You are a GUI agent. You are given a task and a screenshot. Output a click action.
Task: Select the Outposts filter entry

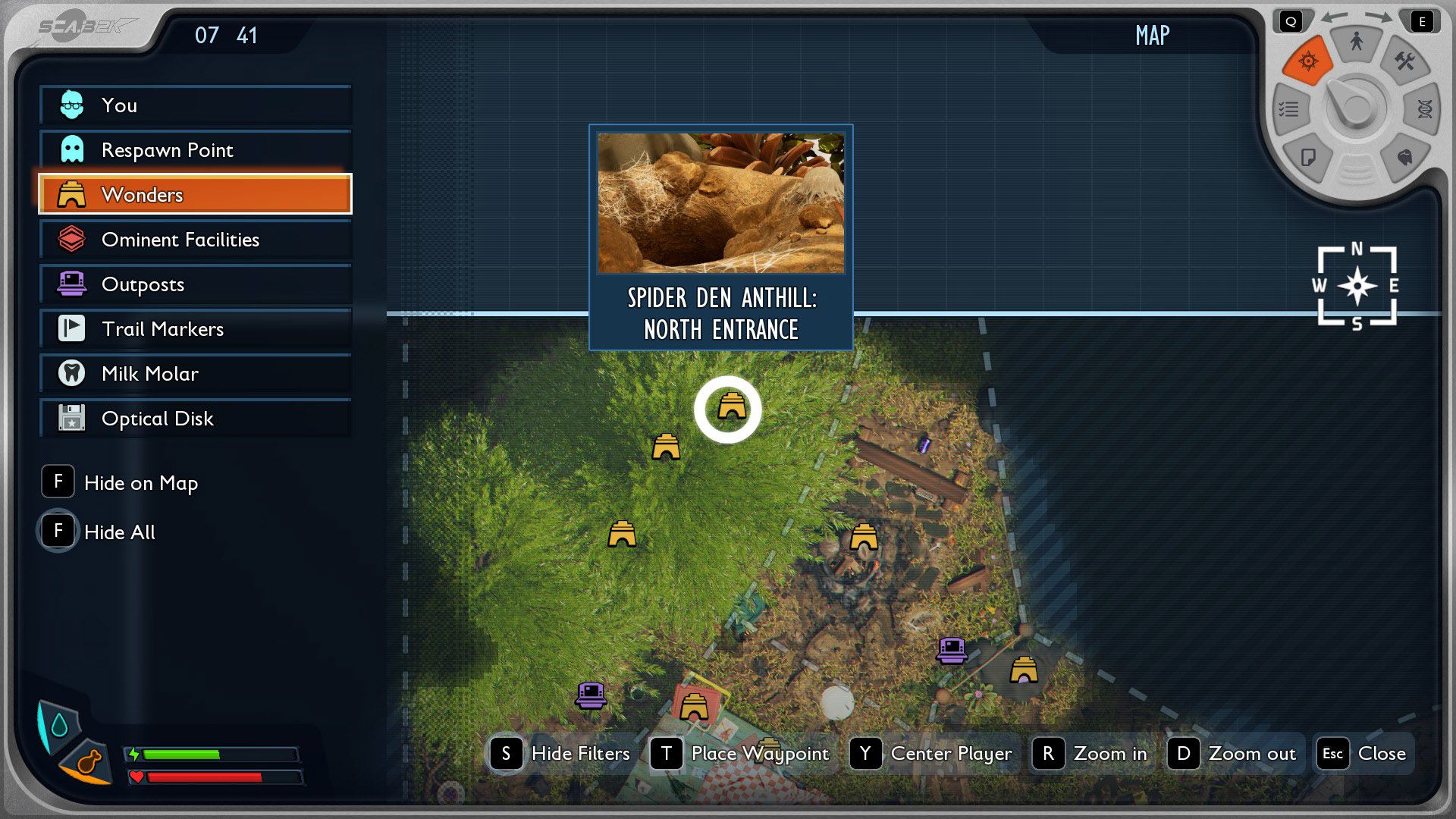point(195,284)
